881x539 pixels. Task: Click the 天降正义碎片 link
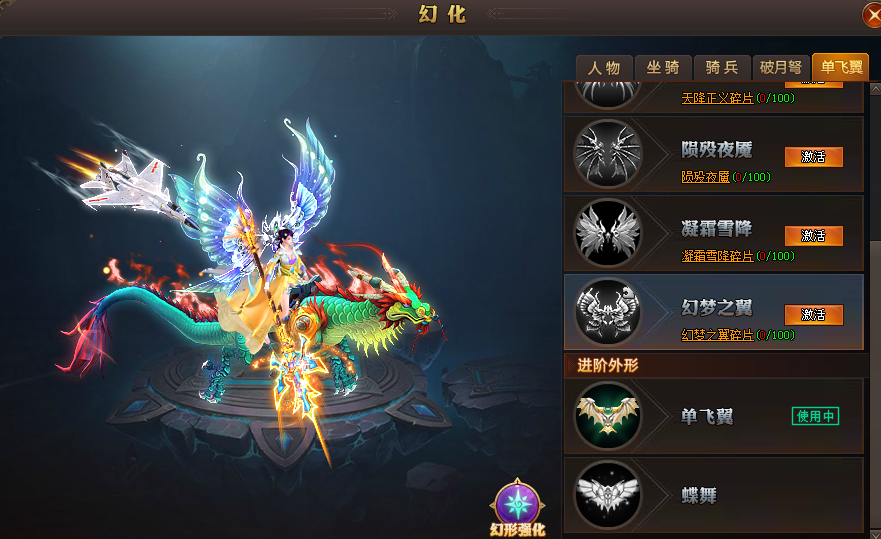pos(717,98)
